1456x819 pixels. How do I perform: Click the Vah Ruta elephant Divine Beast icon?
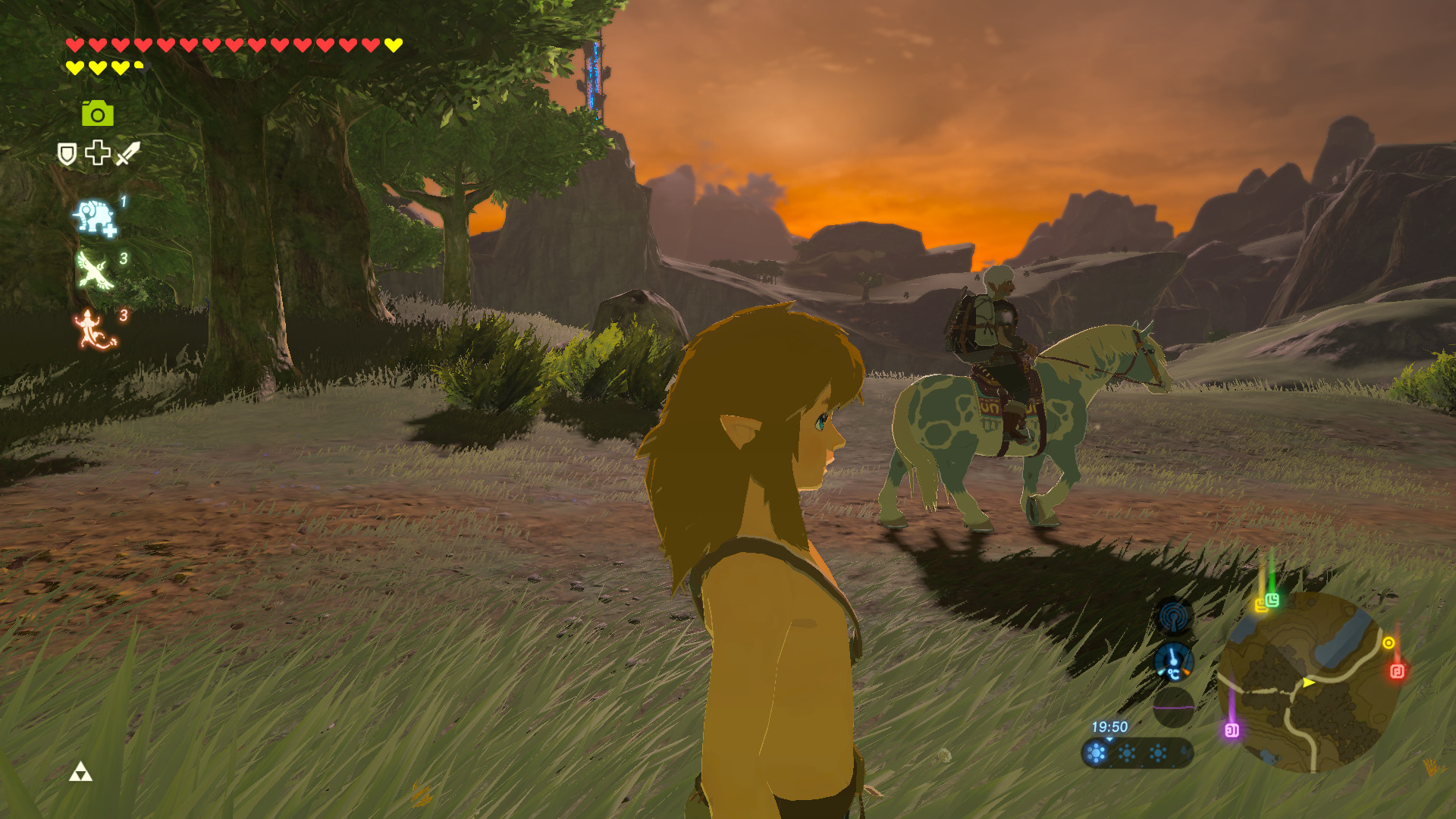tap(96, 216)
